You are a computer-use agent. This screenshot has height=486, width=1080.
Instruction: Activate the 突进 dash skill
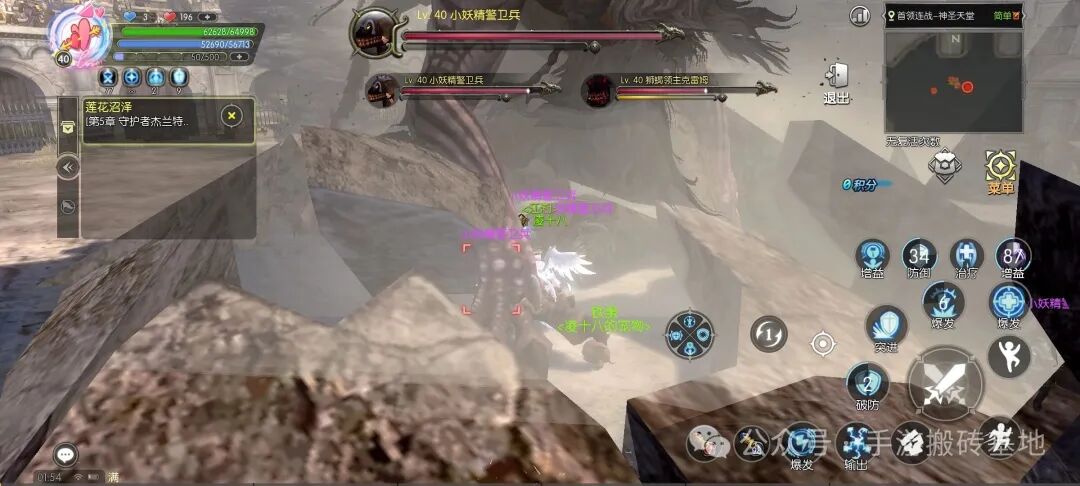coord(886,325)
